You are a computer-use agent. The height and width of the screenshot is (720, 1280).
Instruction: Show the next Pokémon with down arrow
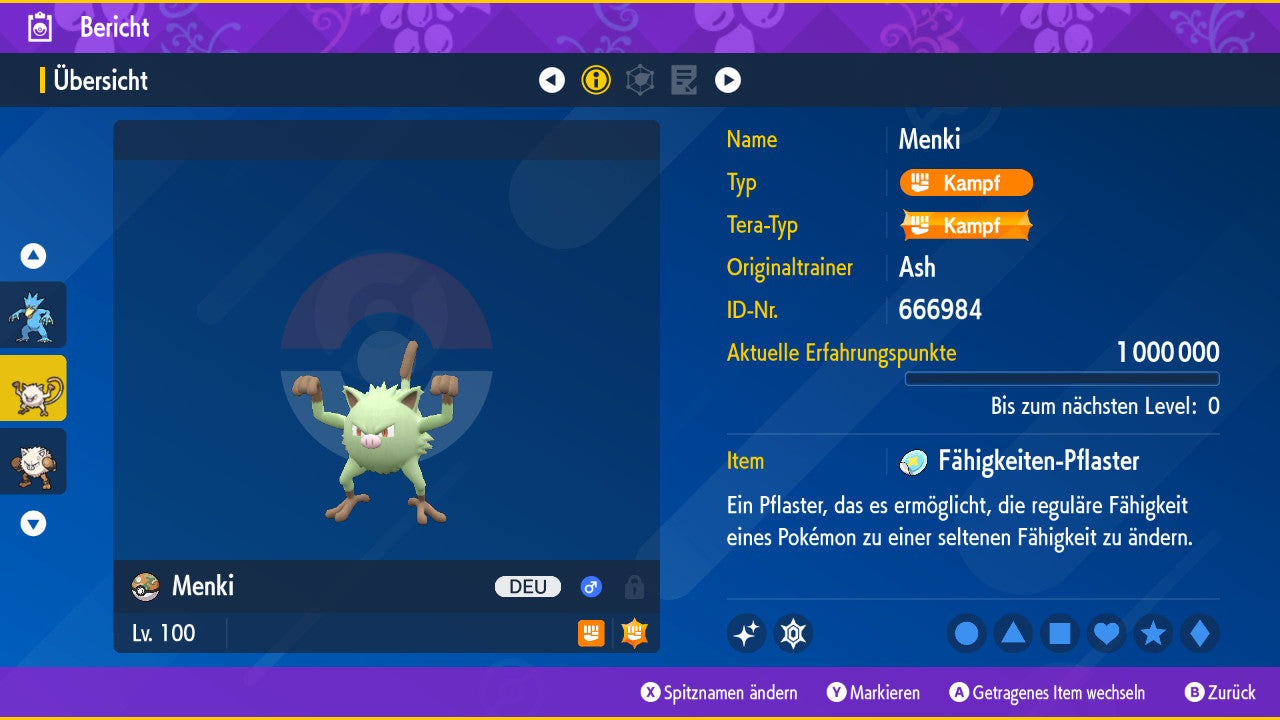33,523
